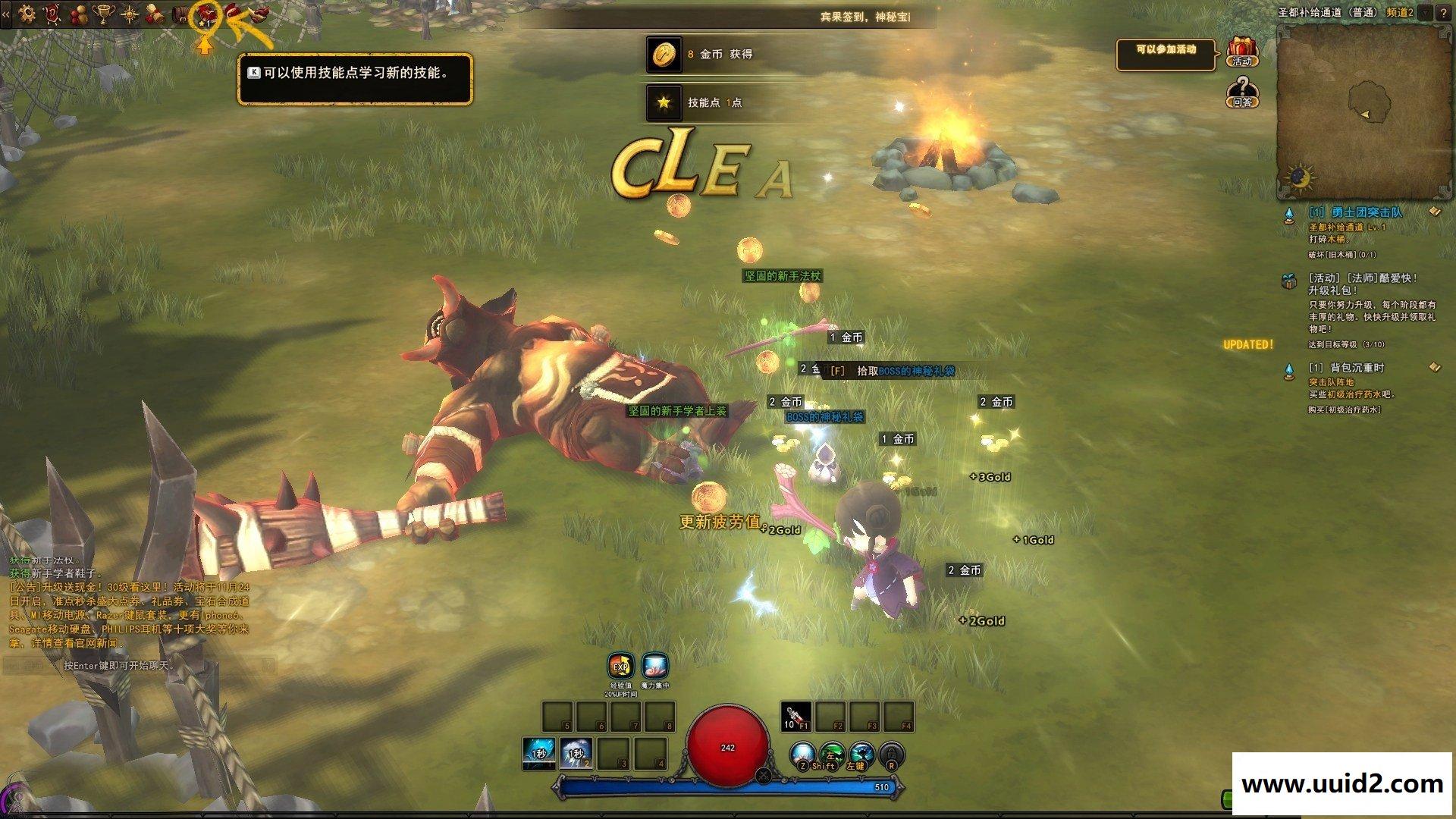Use the potion in the F1 slot
This screenshot has width=1456, height=819.
click(x=795, y=716)
